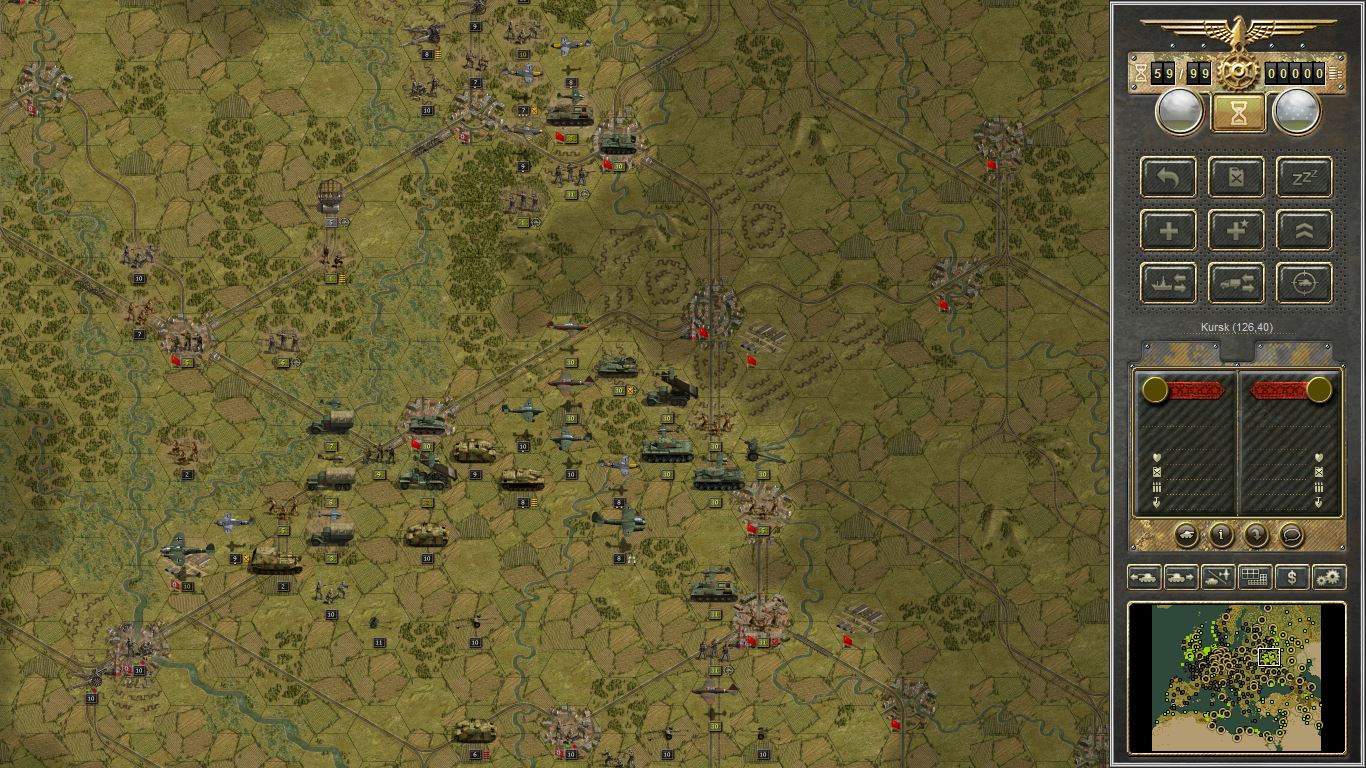
Task: Click the elite reinforcement star icon
Action: point(1236,230)
